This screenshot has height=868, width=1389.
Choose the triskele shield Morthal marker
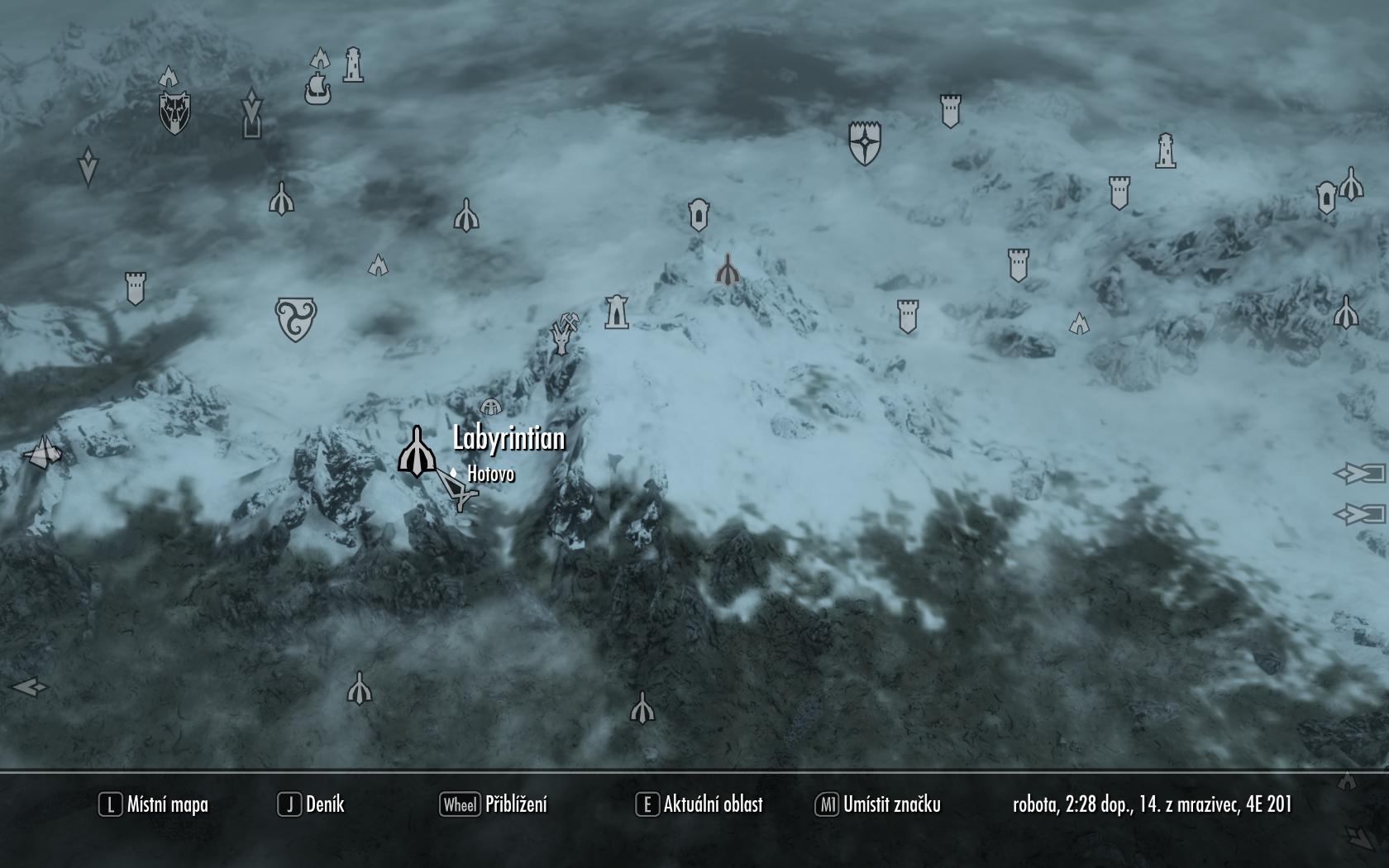tap(295, 319)
